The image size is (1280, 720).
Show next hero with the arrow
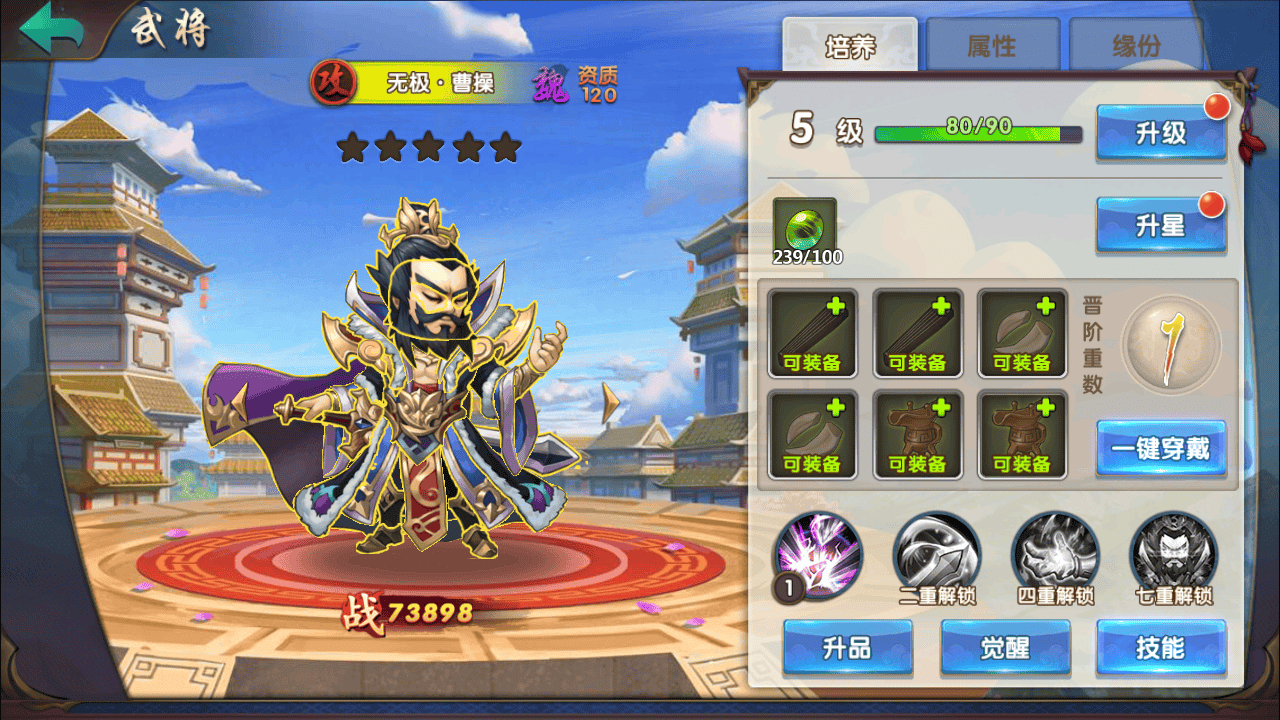[x=610, y=402]
